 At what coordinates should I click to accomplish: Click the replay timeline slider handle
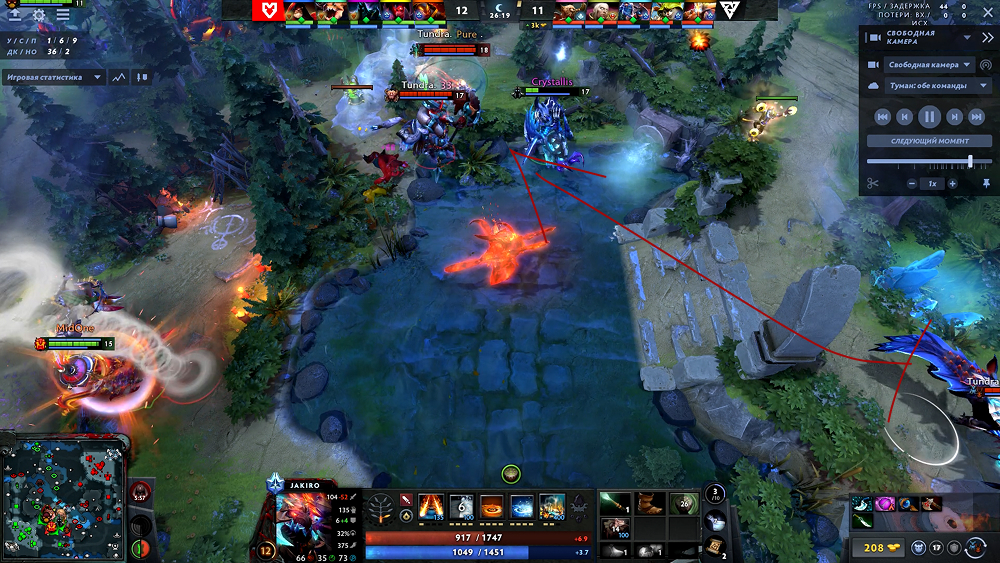point(970,161)
